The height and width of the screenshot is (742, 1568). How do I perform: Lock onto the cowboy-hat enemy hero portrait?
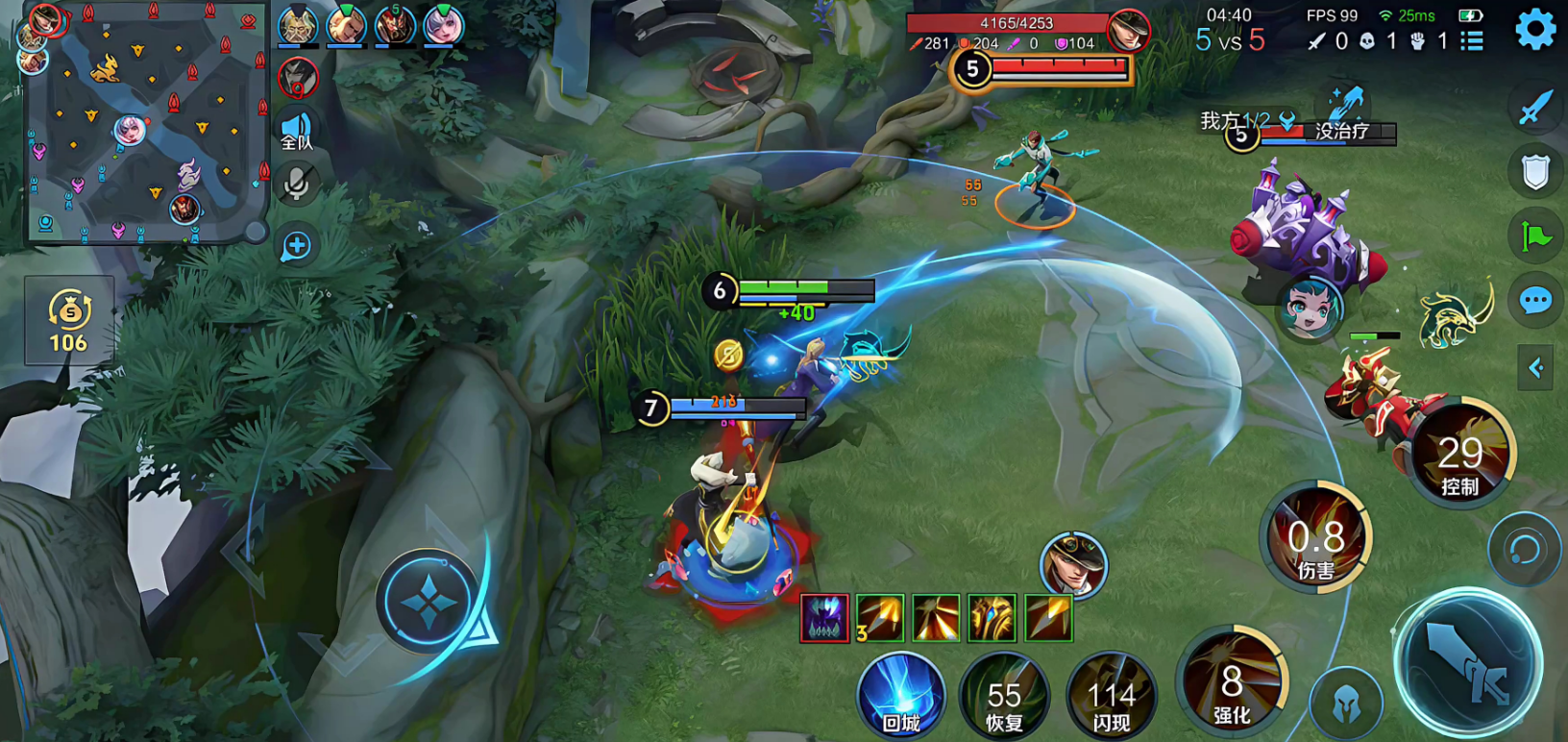tap(1073, 564)
